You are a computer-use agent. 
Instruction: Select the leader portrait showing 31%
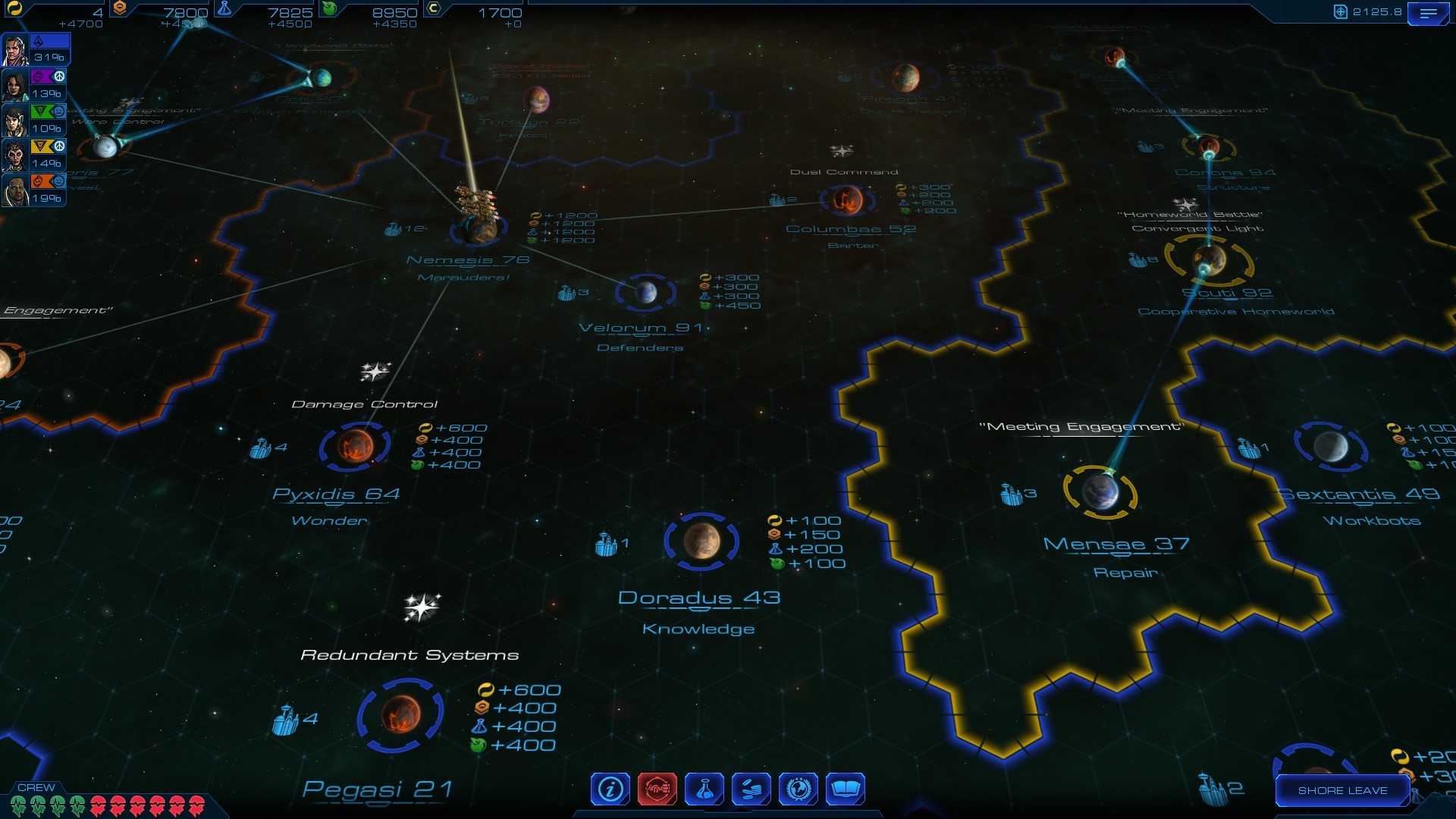point(16,51)
